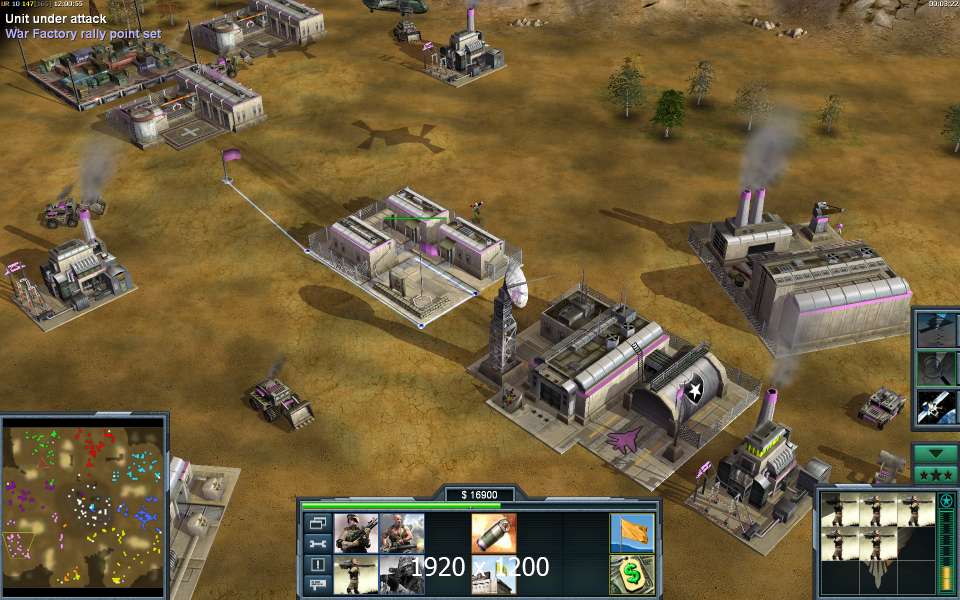Click the star emblem above rank bar
This screenshot has width=960, height=600.
tap(946, 500)
